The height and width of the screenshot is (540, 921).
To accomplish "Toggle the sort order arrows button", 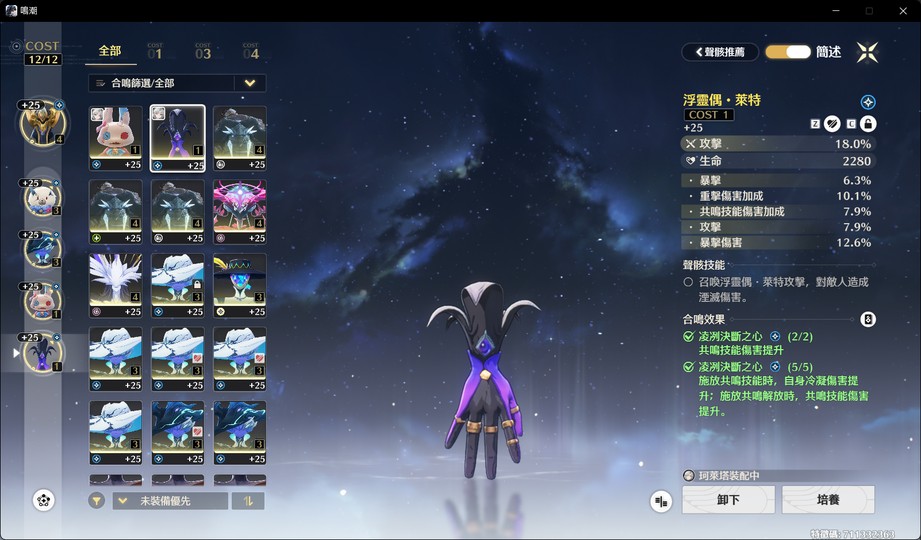I will 248,501.
